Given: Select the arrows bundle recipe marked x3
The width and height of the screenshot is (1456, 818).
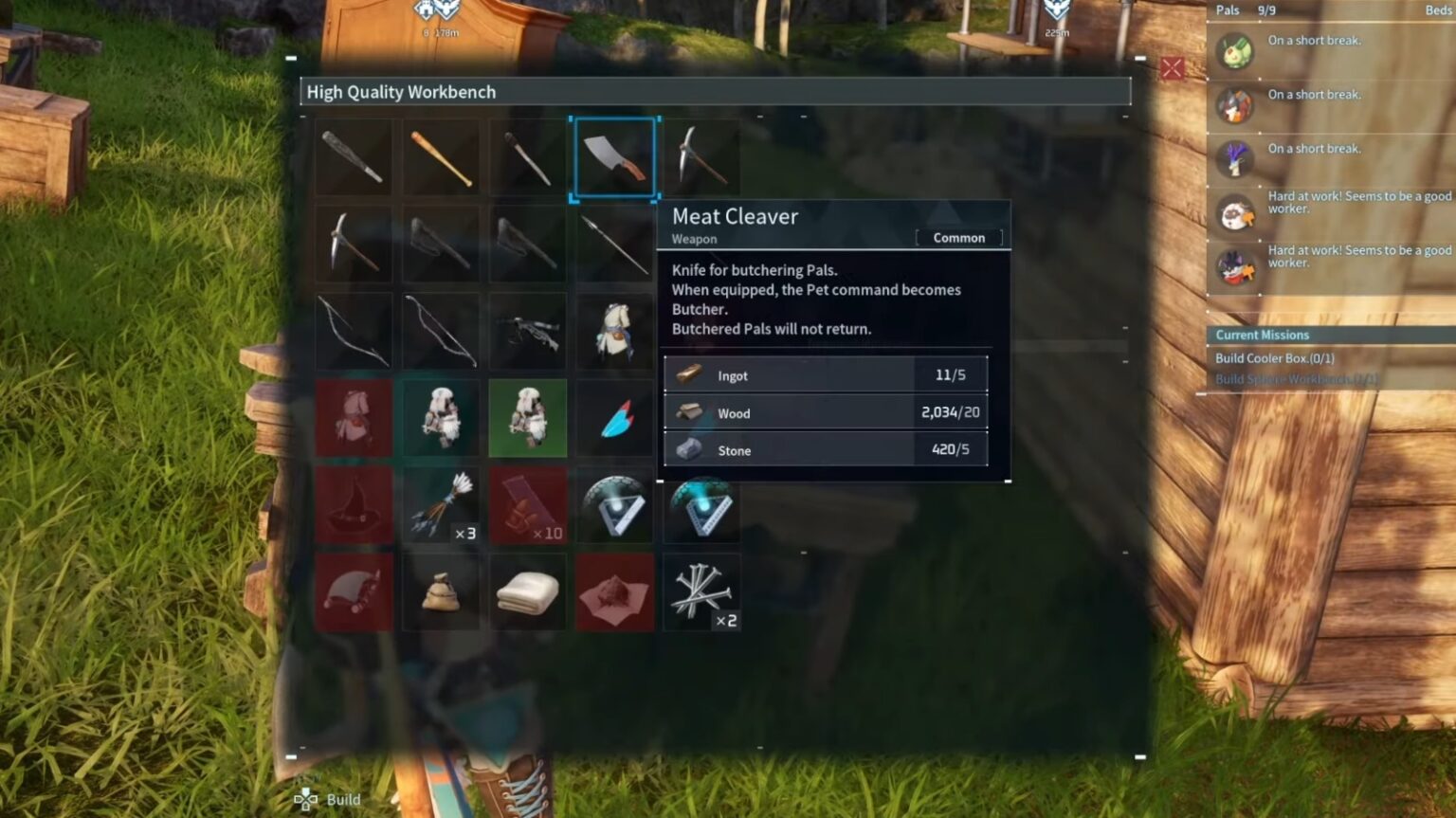Looking at the screenshot, I should click(441, 506).
